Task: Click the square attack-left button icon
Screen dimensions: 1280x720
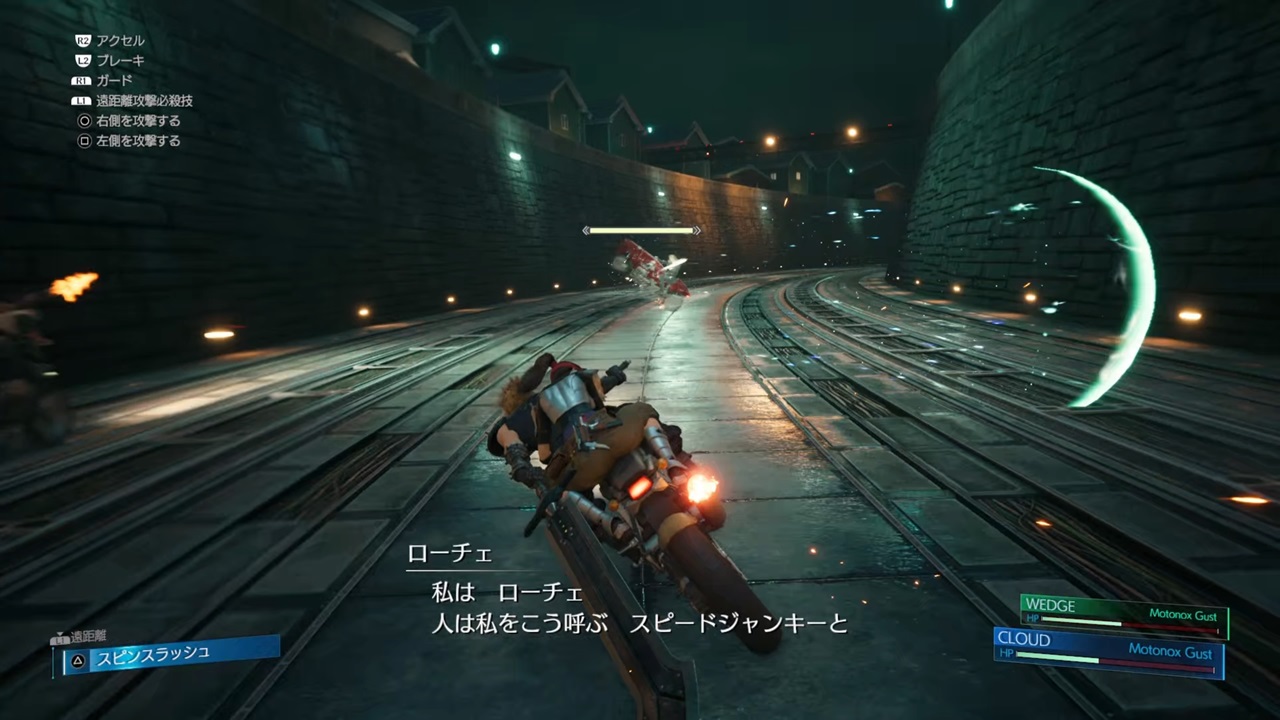Action: pos(83,141)
